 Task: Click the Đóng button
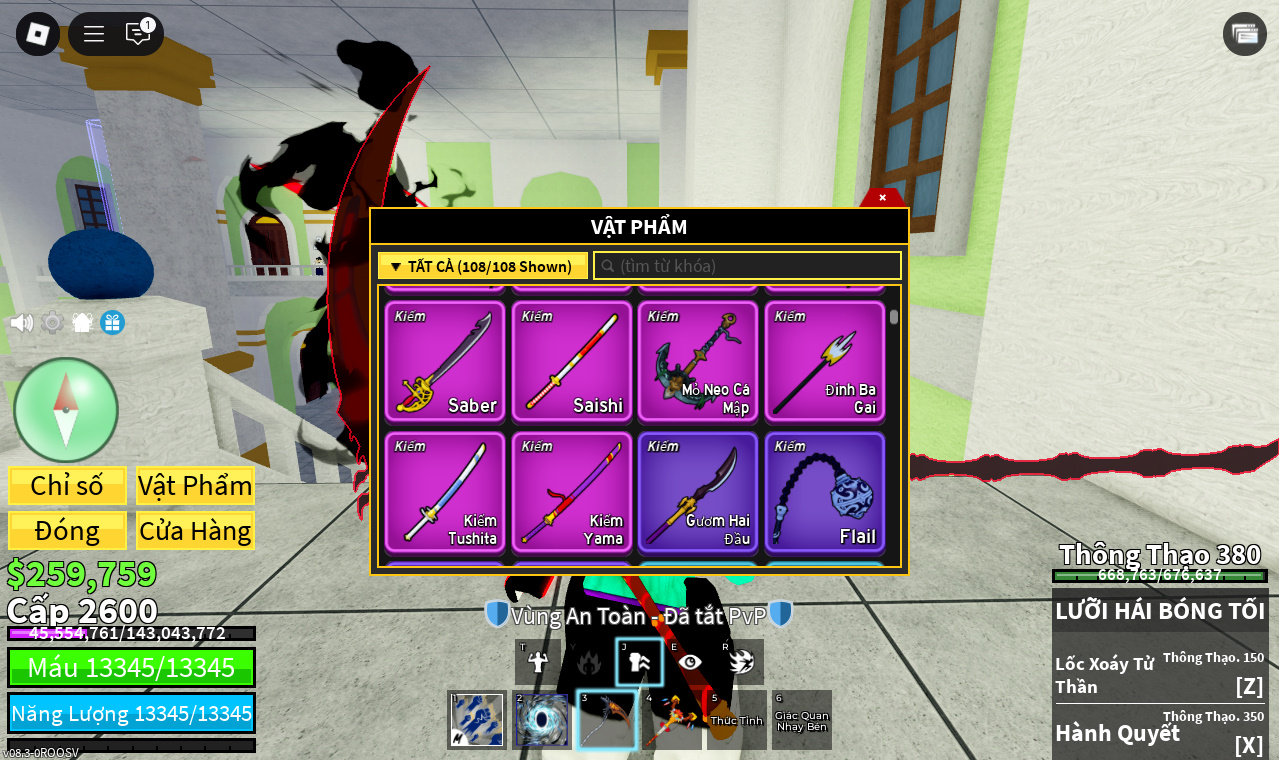point(67,531)
